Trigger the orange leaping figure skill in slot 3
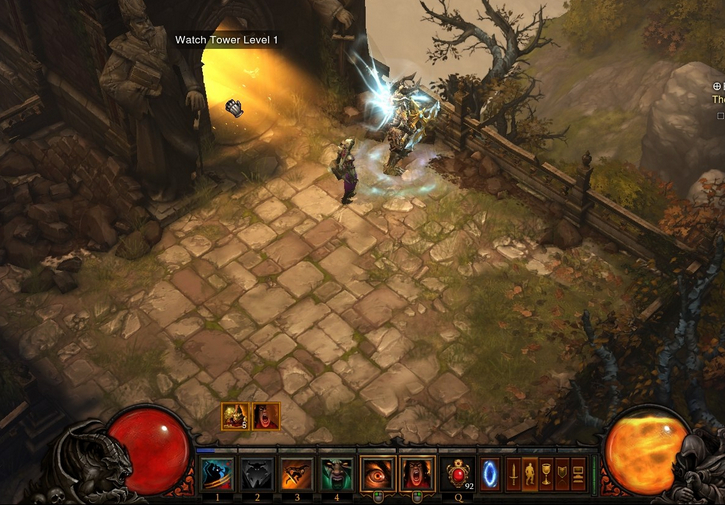This screenshot has height=505, width=725. pos(297,472)
